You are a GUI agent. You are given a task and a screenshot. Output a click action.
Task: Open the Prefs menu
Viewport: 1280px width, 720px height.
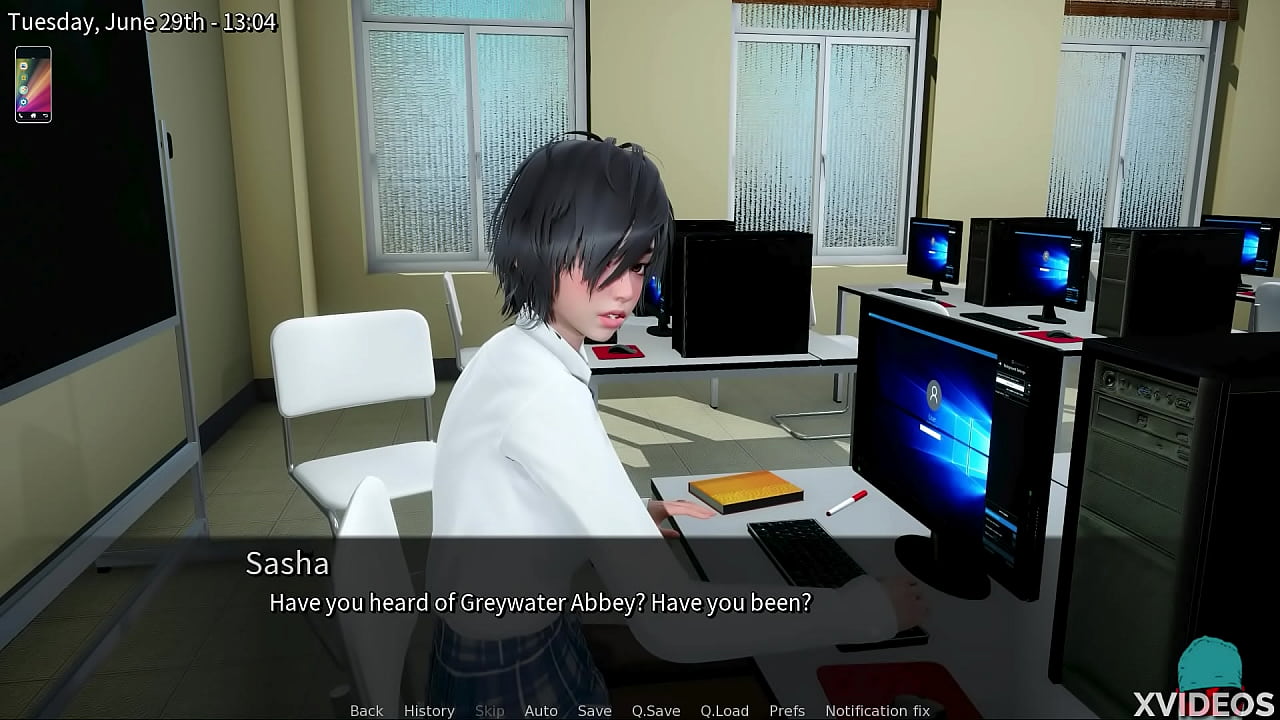click(787, 710)
